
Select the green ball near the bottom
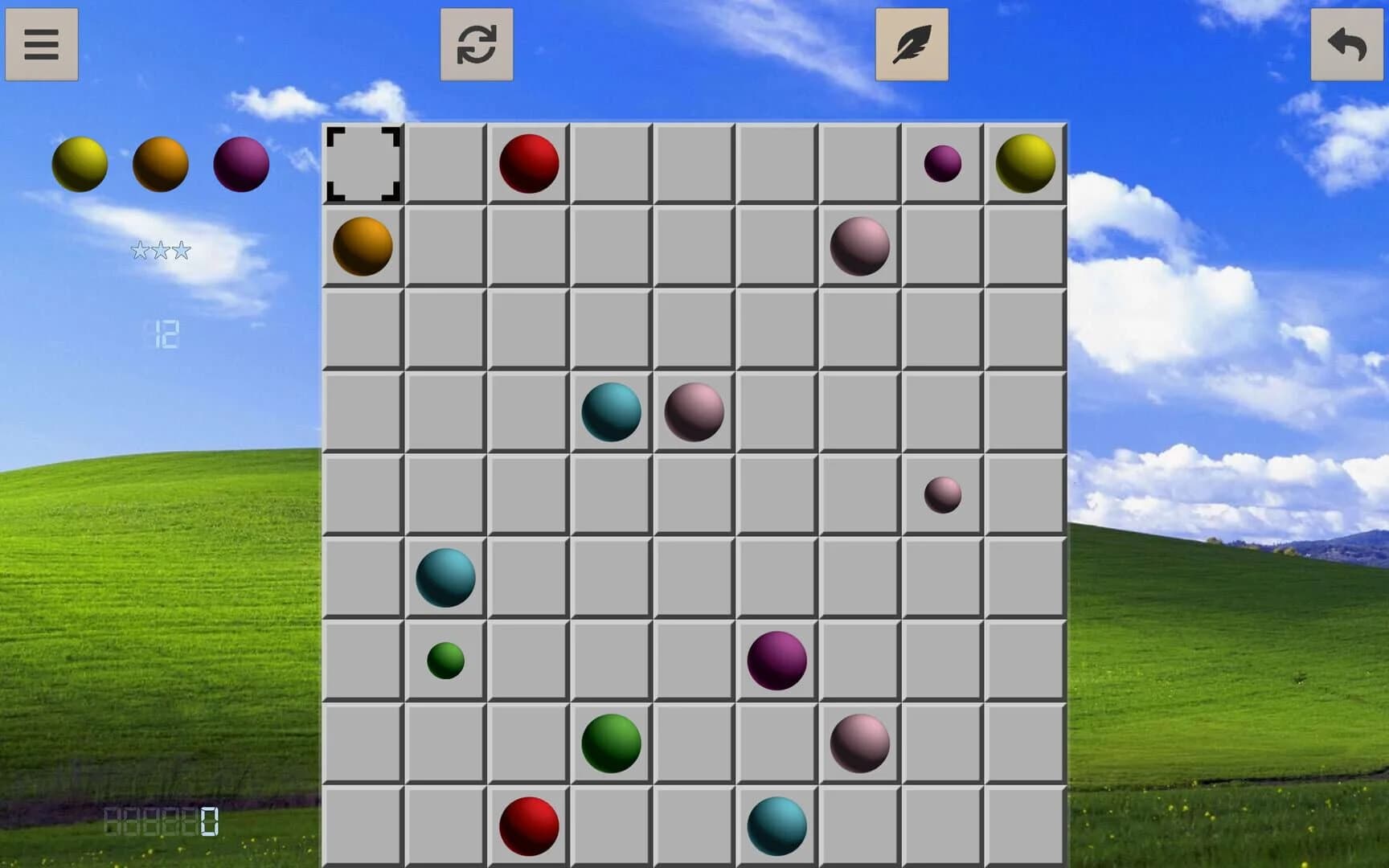coord(611,743)
